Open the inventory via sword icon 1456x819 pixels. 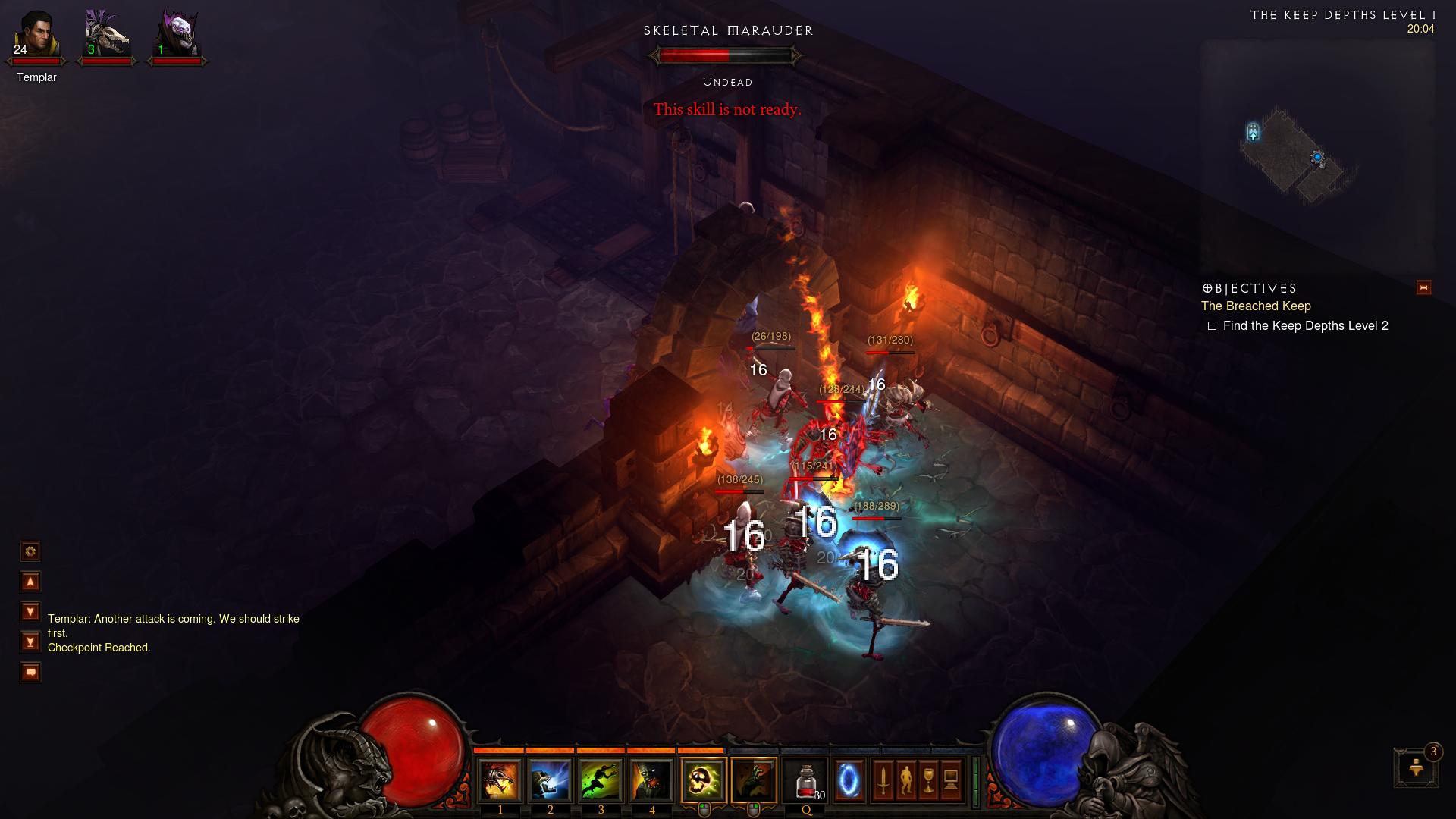[x=883, y=780]
